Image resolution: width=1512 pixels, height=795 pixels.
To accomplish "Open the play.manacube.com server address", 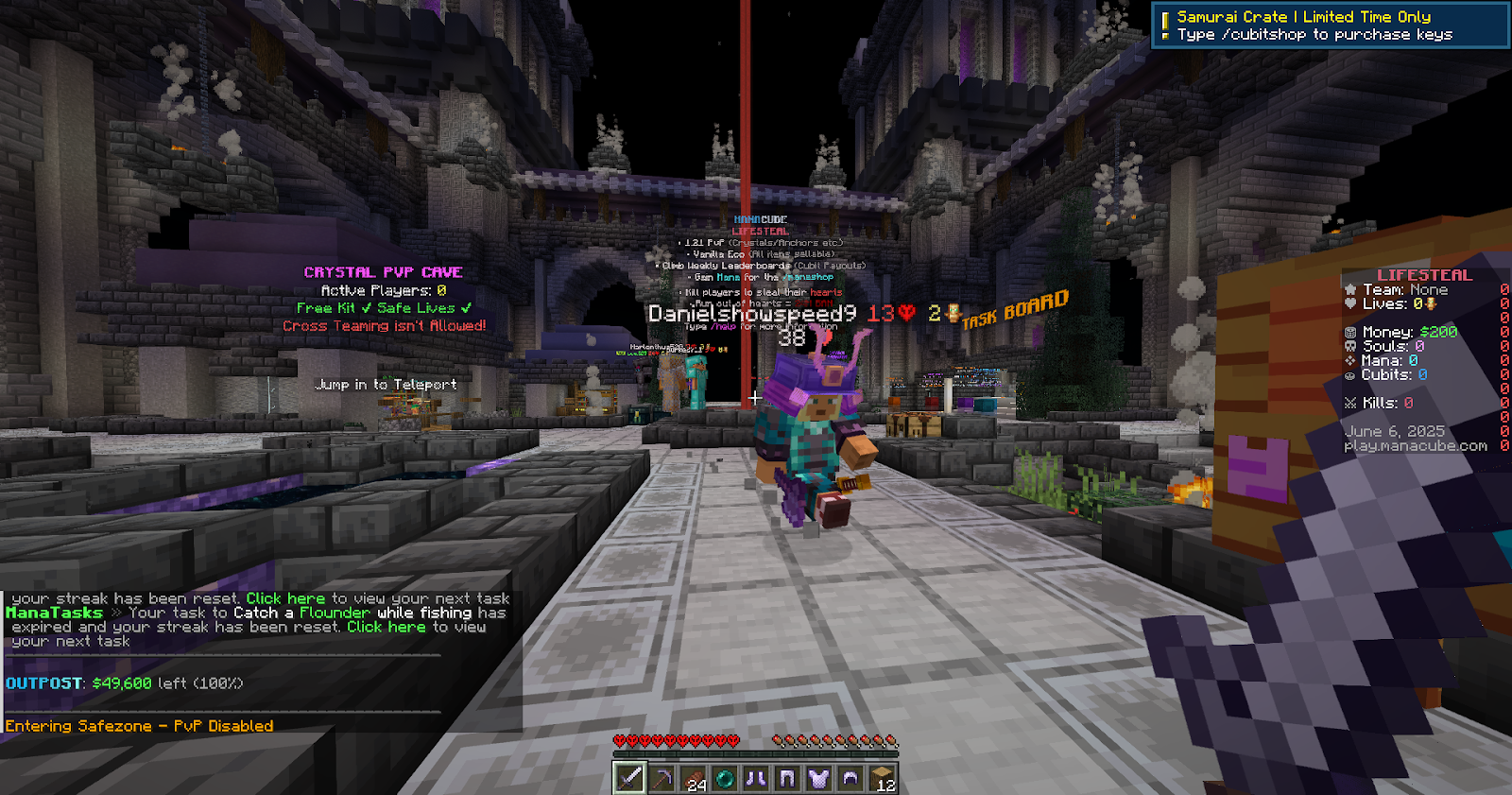I will (1414, 444).
